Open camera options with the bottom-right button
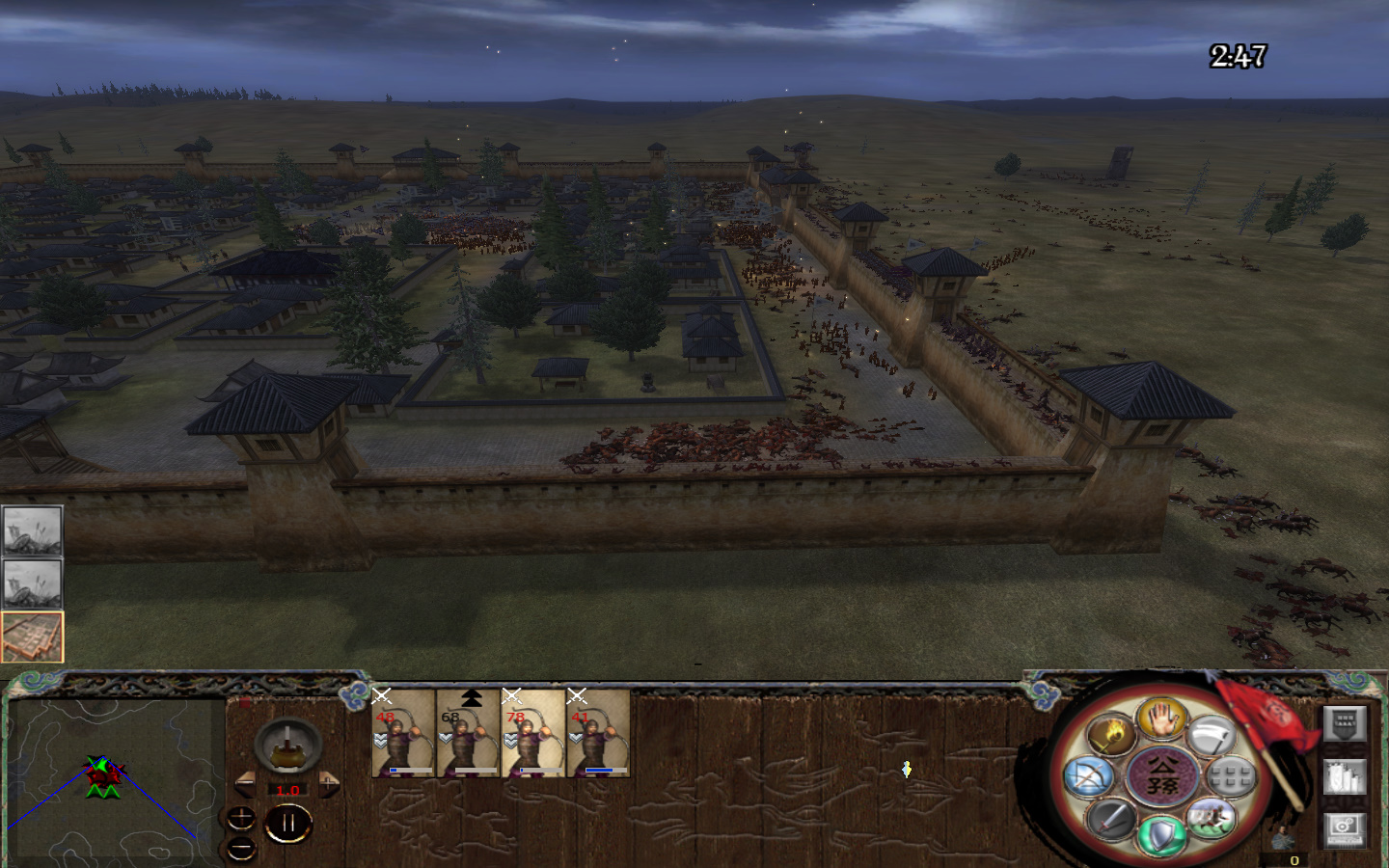Image resolution: width=1389 pixels, height=868 pixels. pos(1345,829)
